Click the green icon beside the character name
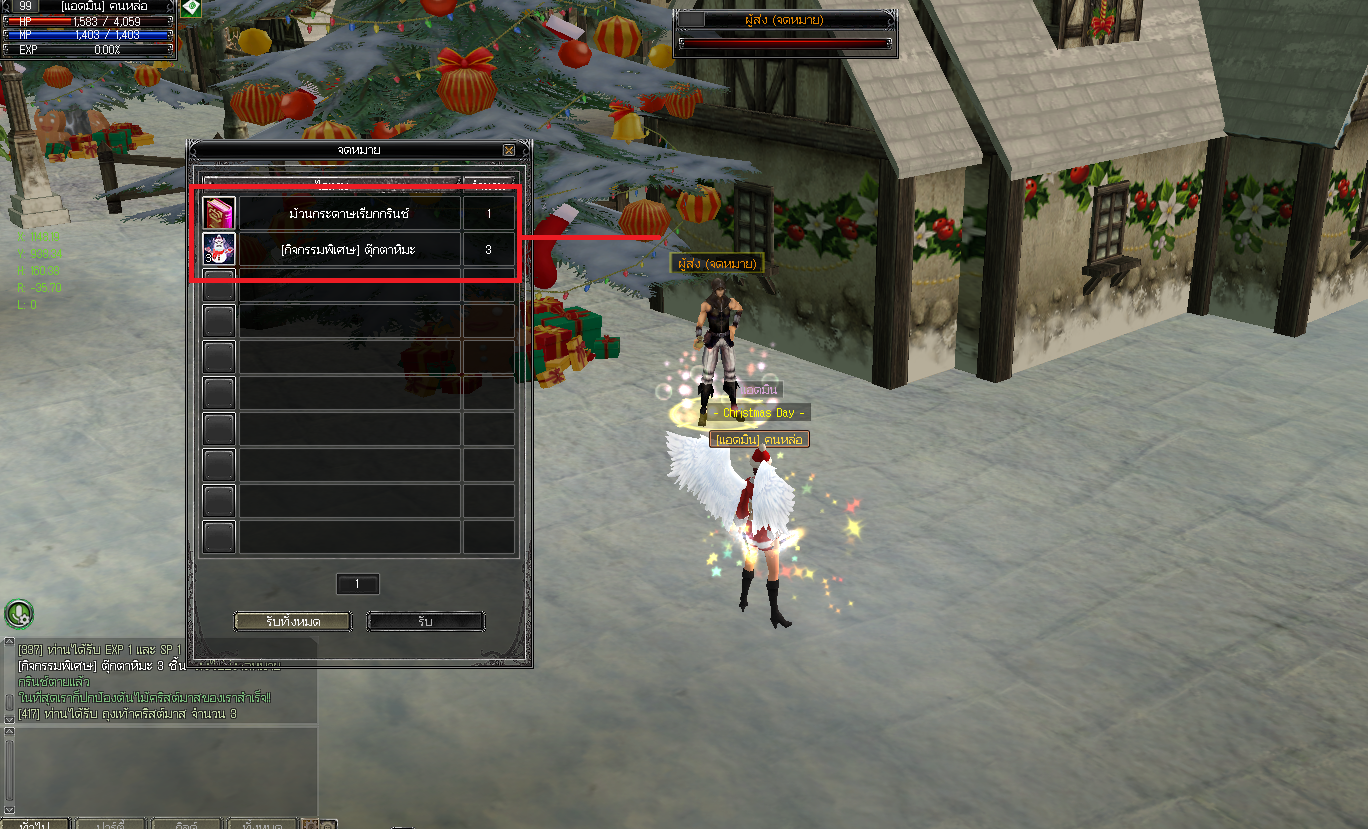 [x=191, y=7]
